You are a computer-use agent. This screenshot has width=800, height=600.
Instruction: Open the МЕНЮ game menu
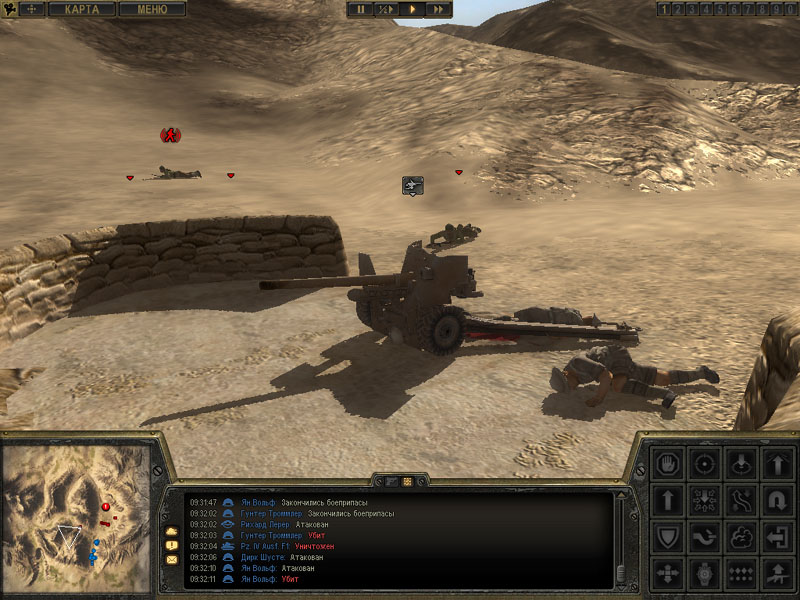coord(152,9)
